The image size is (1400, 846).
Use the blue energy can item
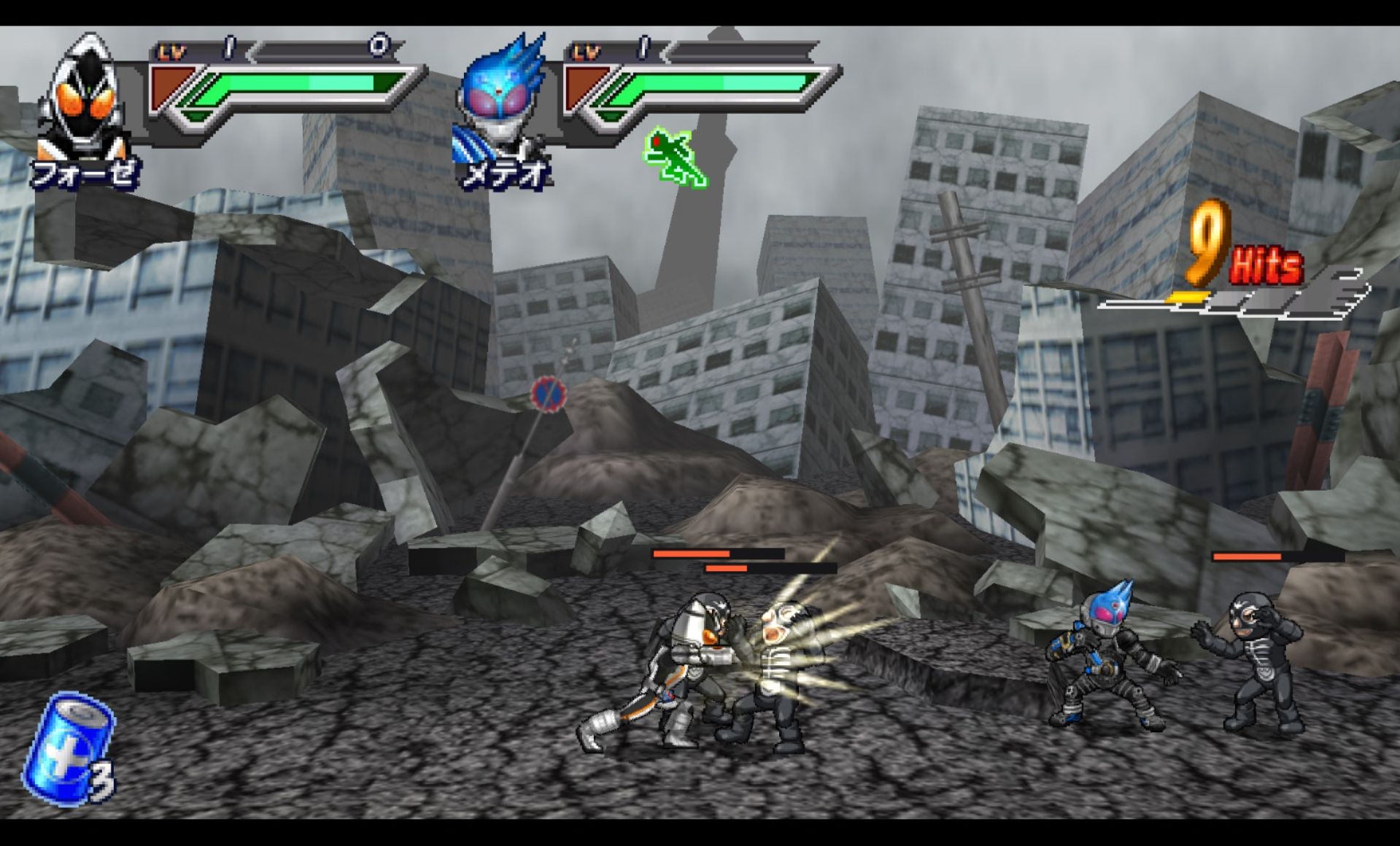click(67, 750)
